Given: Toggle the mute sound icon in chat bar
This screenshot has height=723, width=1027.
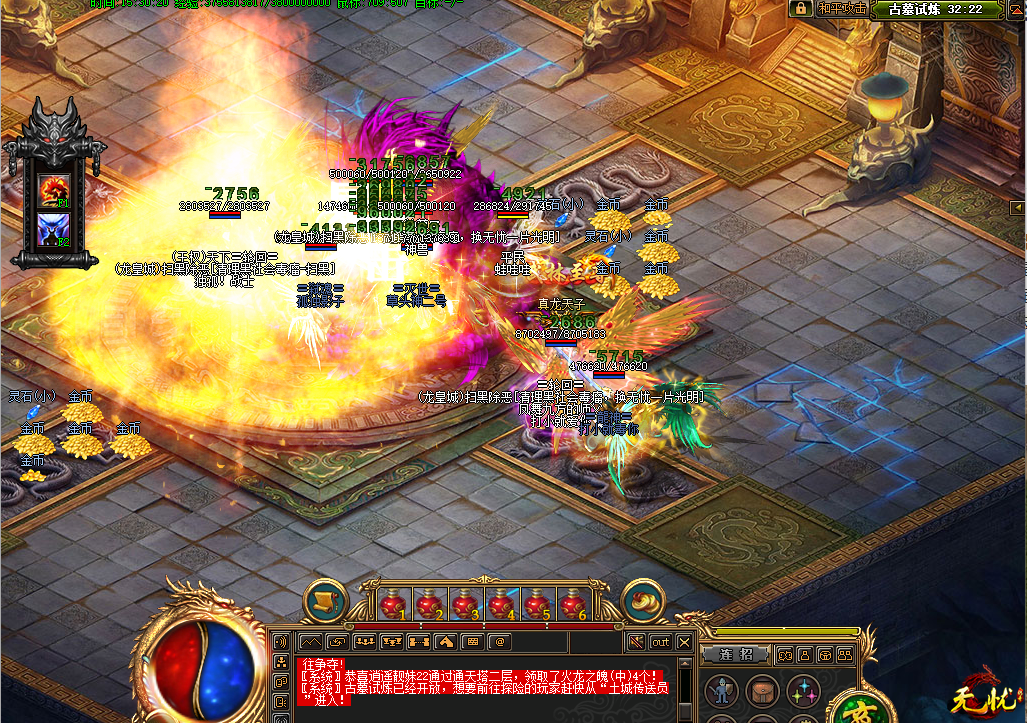Looking at the screenshot, I should pyautogui.click(x=634, y=641).
